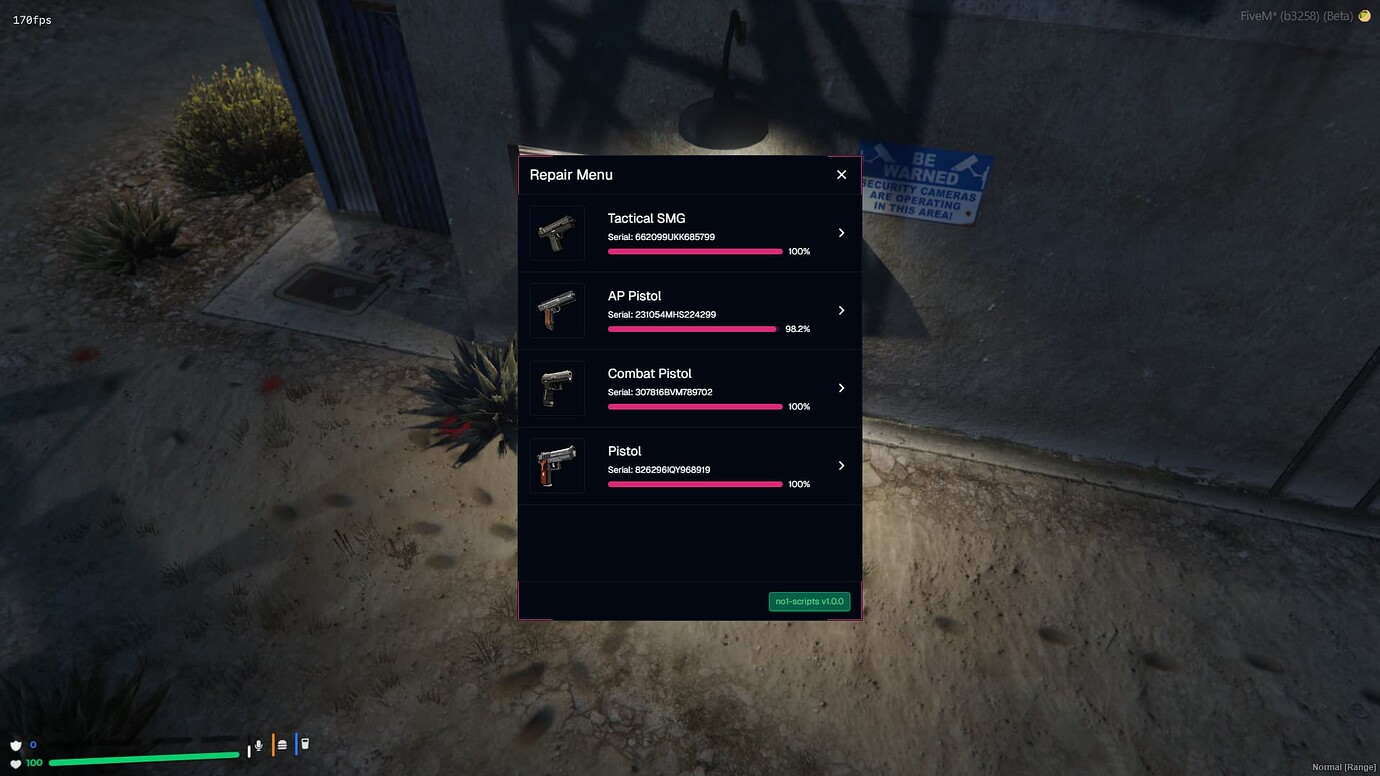Expand the AP Pistol repair entry
Image resolution: width=1380 pixels, height=776 pixels.
coord(841,310)
